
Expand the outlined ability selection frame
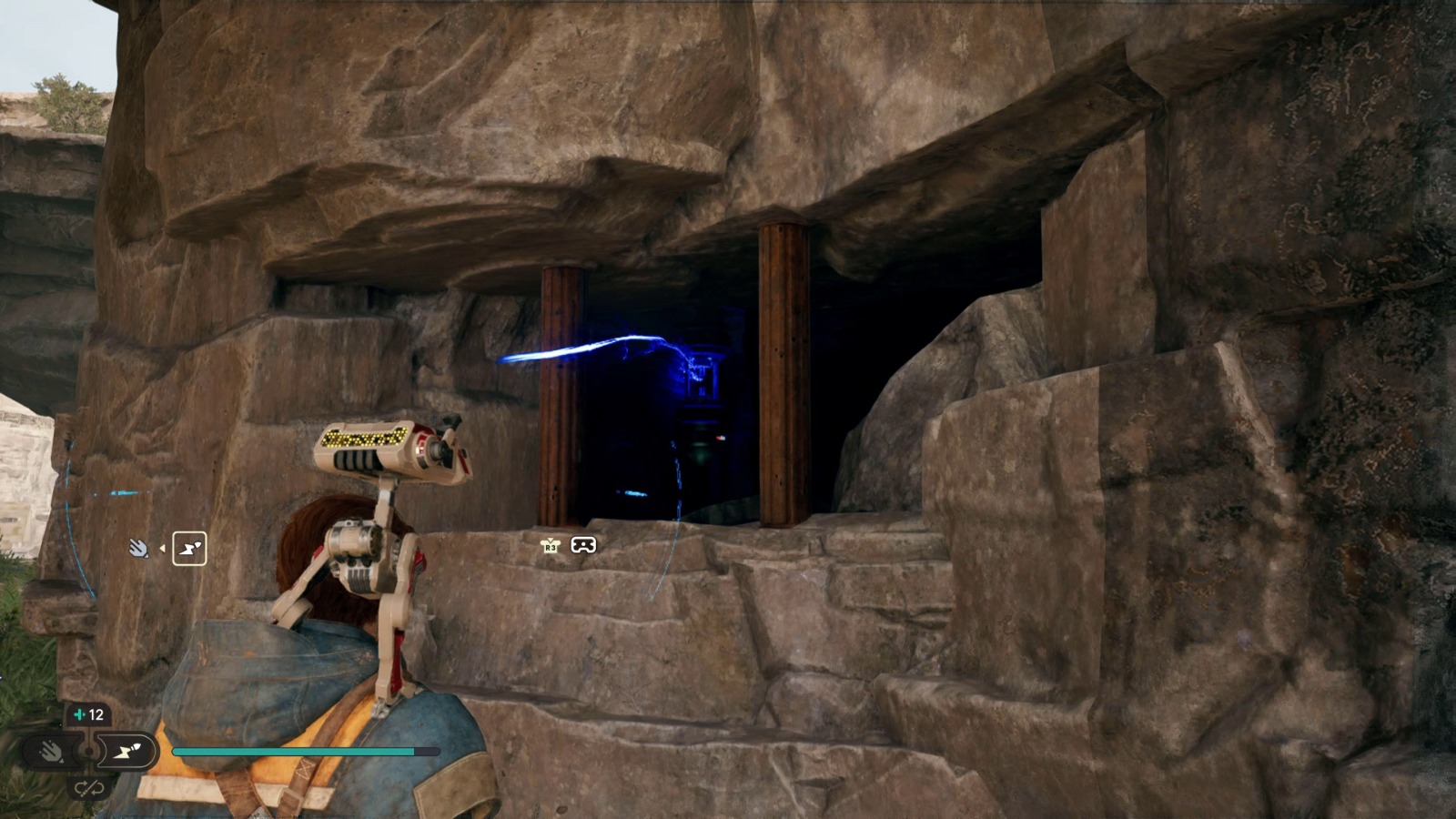coord(190,548)
